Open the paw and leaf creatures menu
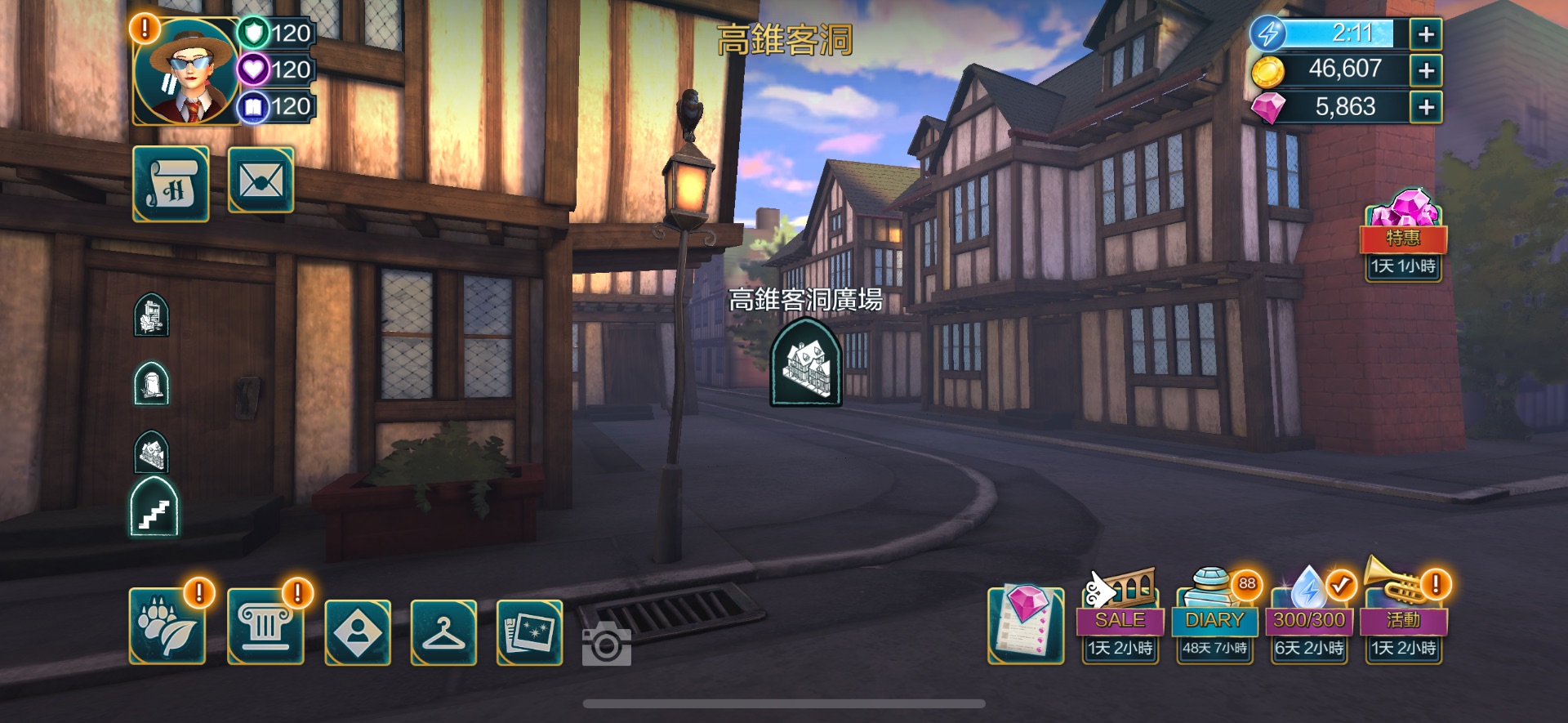The width and height of the screenshot is (1568, 723). (x=167, y=627)
